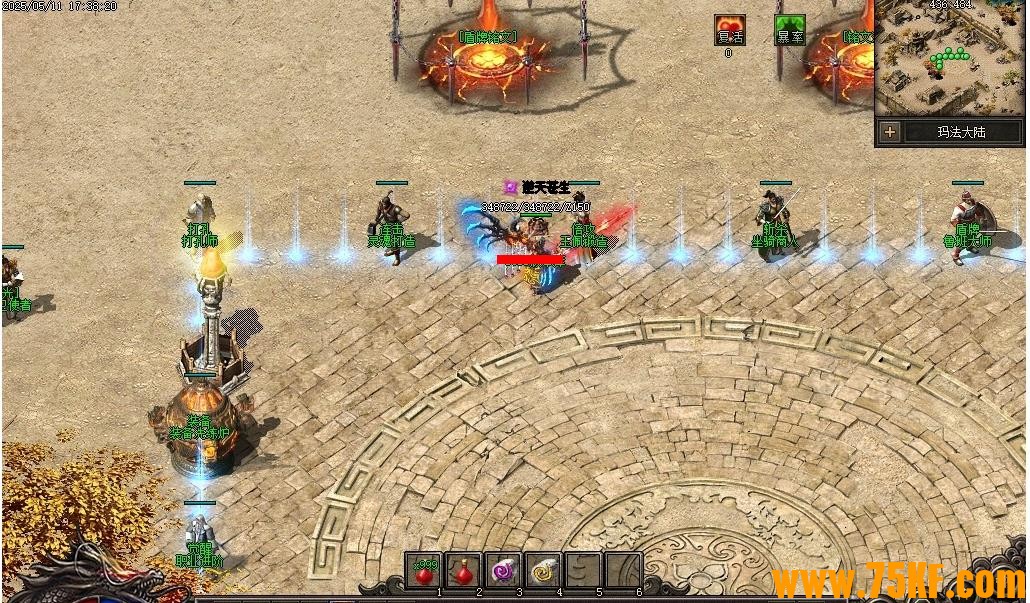Click the 玛法大陆 map name label
The width and height of the screenshot is (1030, 603).
click(964, 132)
